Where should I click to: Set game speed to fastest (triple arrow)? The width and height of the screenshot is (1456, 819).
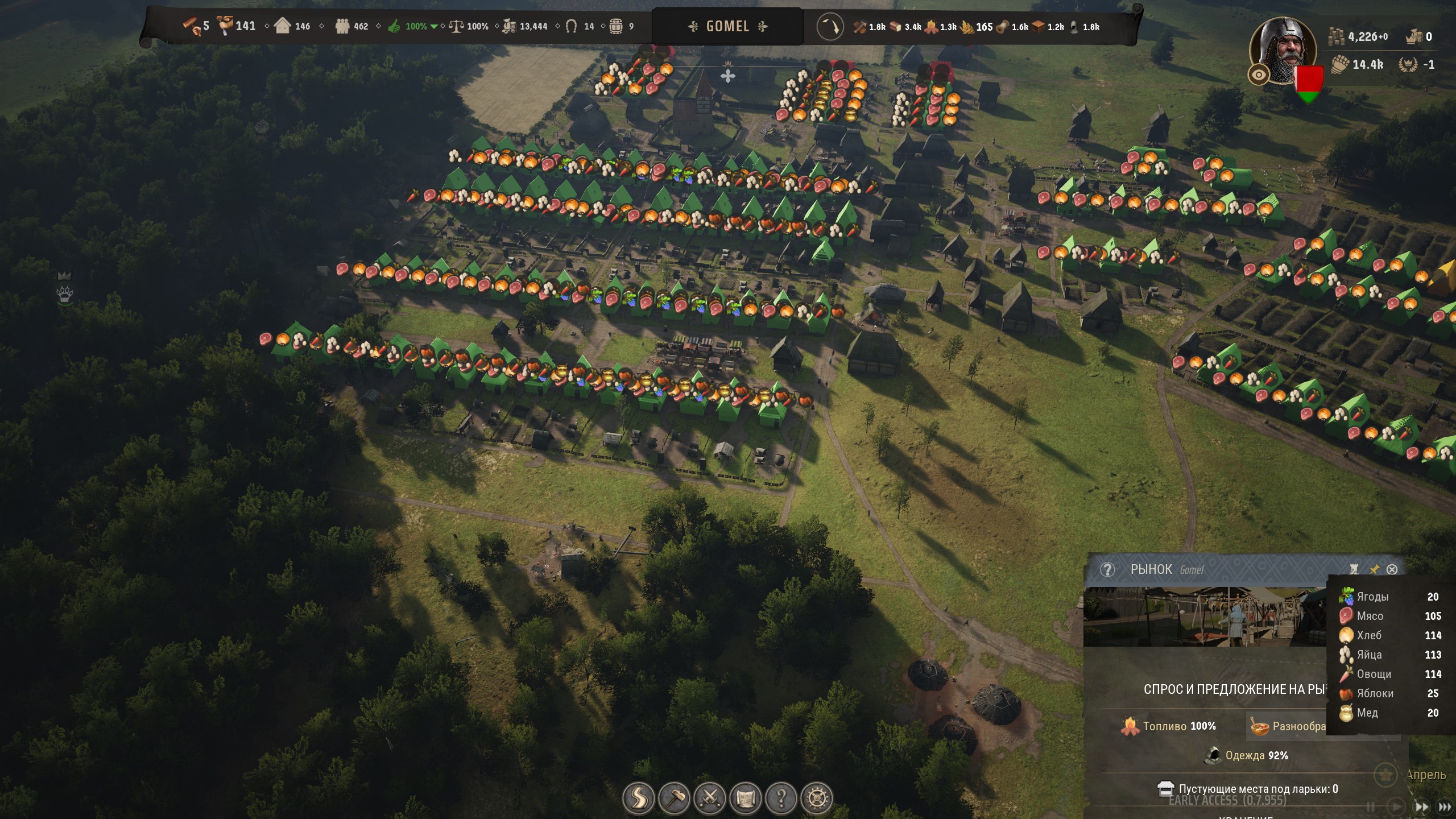[1445, 806]
